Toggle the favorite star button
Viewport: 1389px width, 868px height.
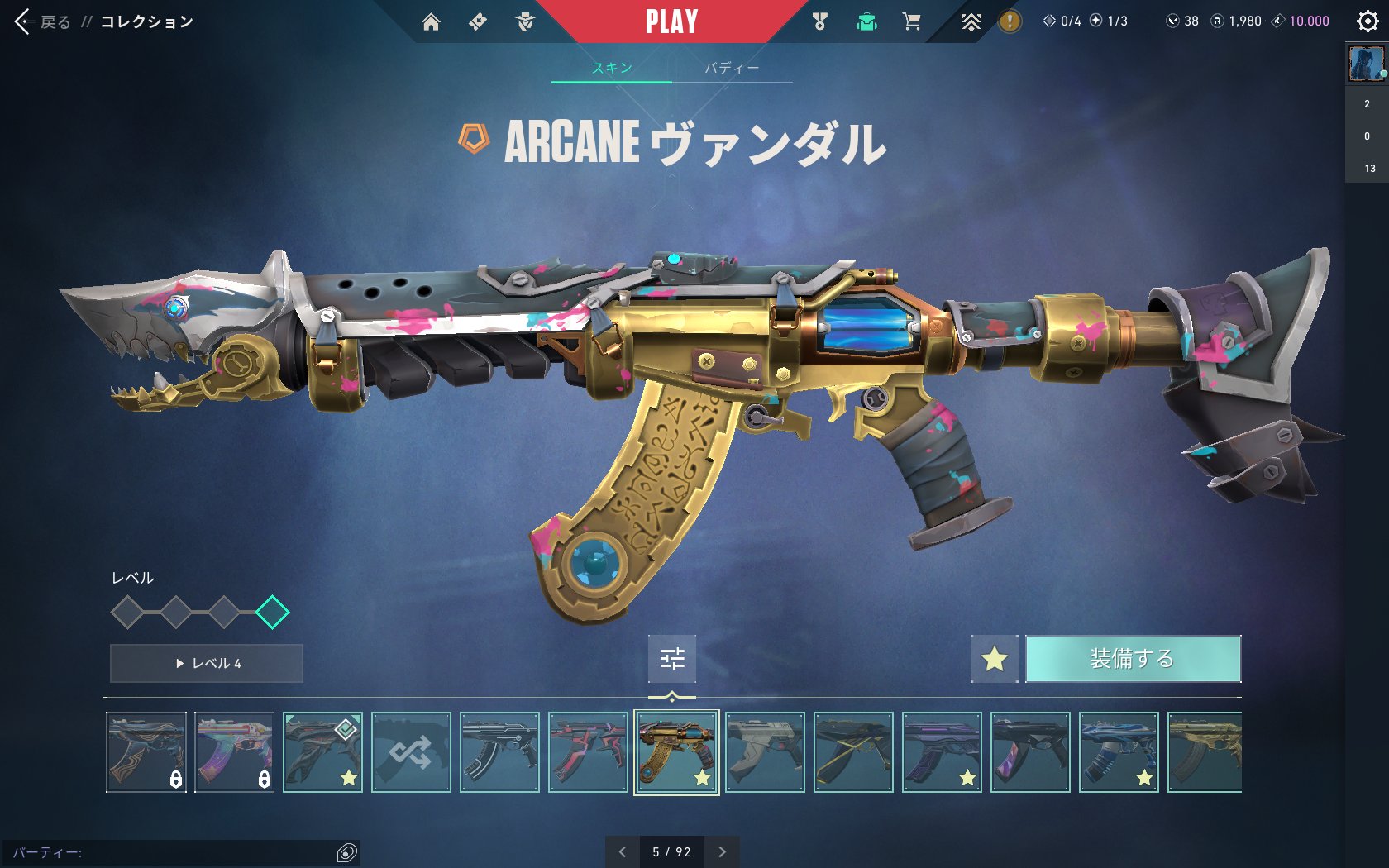pyautogui.click(x=994, y=659)
